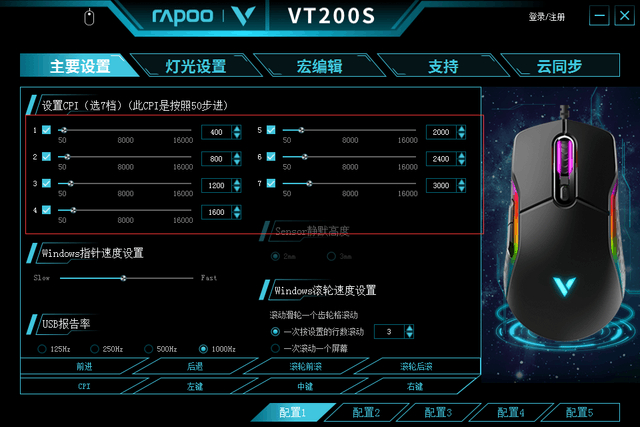Choose the 500Hz report rate option
Viewport: 640px width, 427px height.
pyautogui.click(x=150, y=349)
